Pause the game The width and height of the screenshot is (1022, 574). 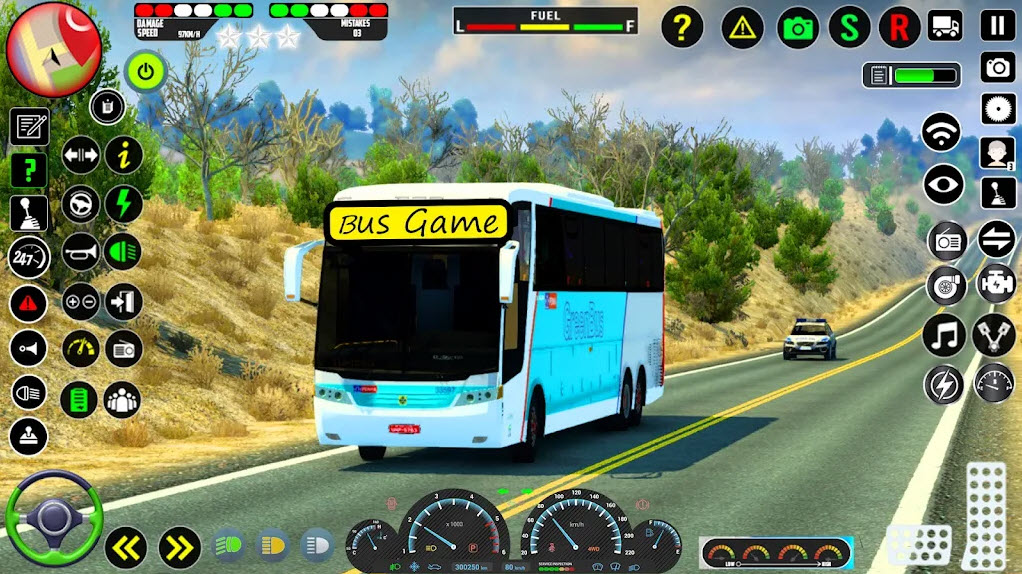point(997,25)
